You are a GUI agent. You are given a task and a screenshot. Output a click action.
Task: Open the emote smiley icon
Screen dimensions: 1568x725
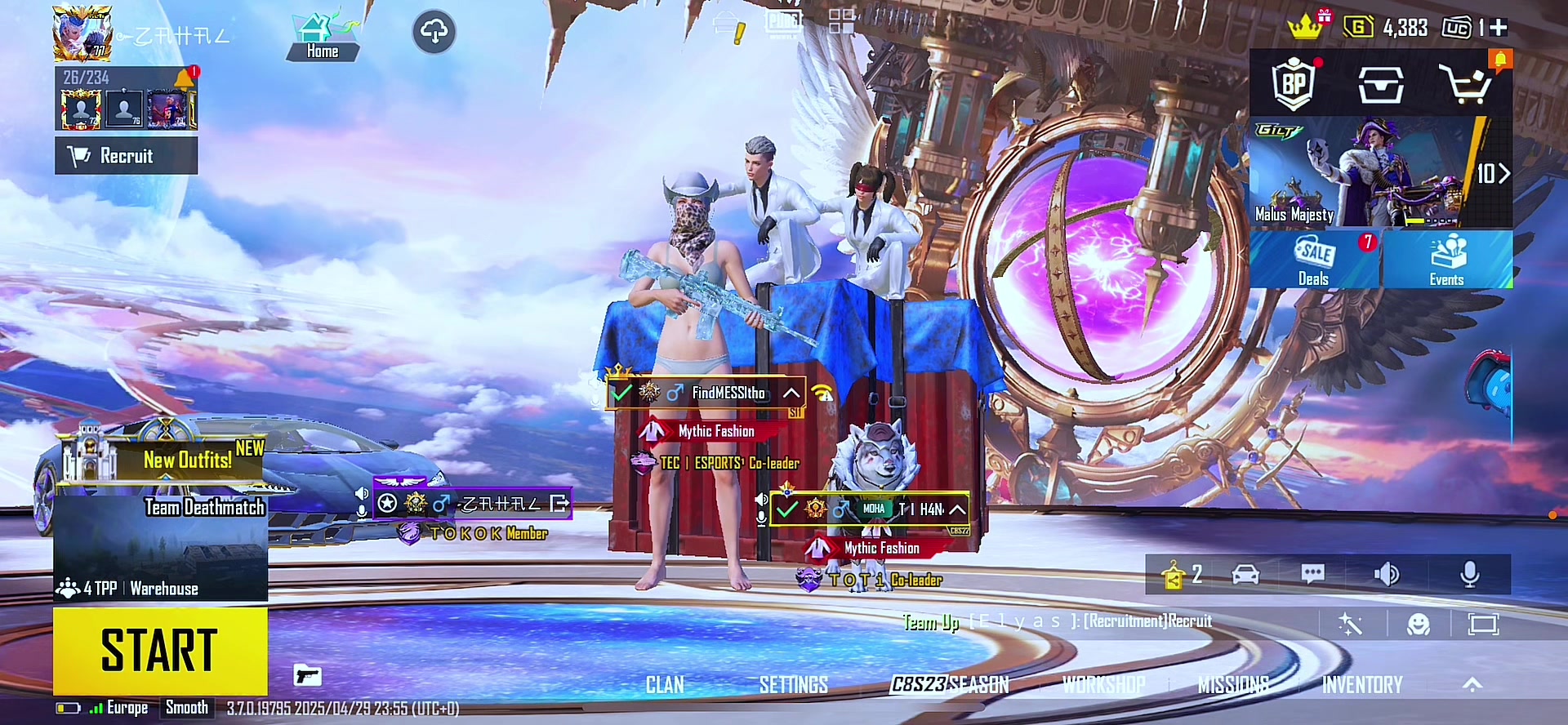pyautogui.click(x=1419, y=625)
